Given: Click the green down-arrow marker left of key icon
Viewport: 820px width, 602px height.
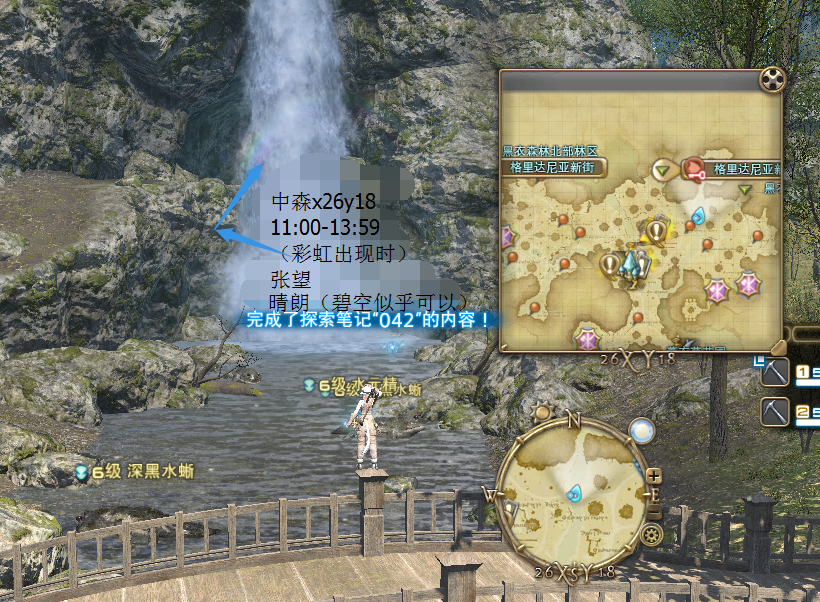Looking at the screenshot, I should tap(662, 170).
